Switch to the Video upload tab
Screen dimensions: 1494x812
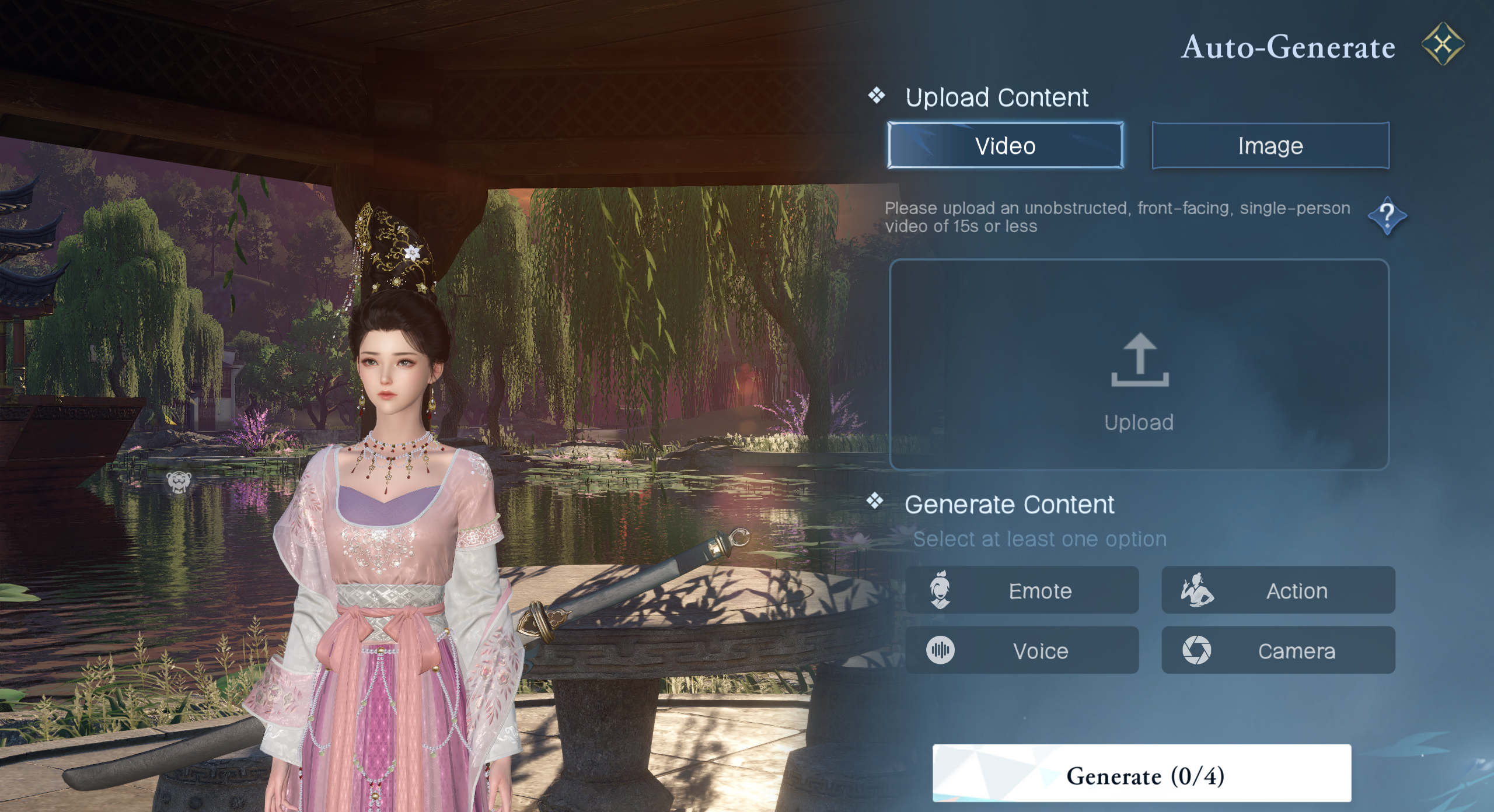pos(1005,146)
